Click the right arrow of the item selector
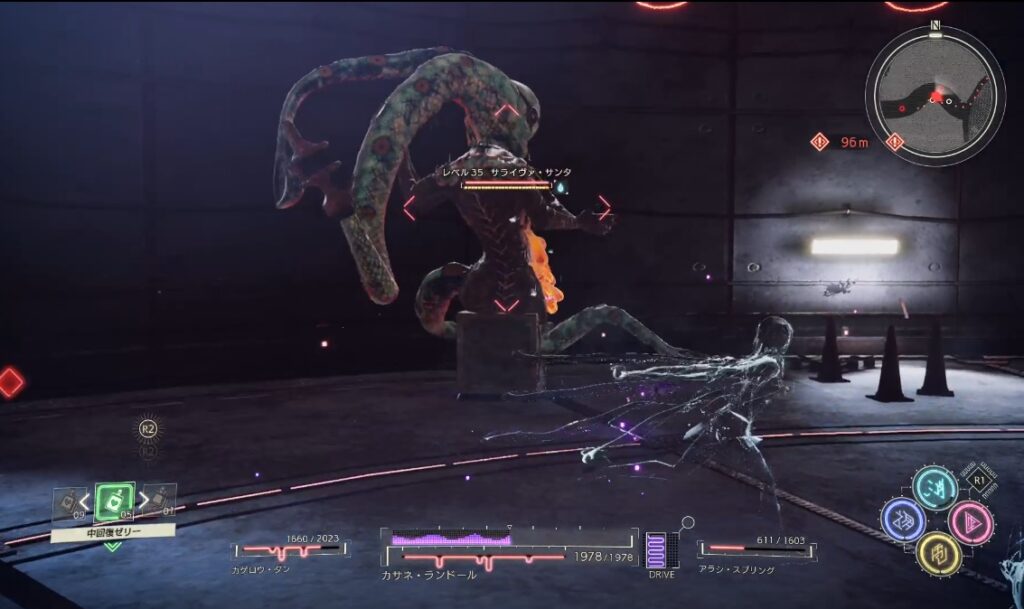This screenshot has height=609, width=1024. pos(143,499)
